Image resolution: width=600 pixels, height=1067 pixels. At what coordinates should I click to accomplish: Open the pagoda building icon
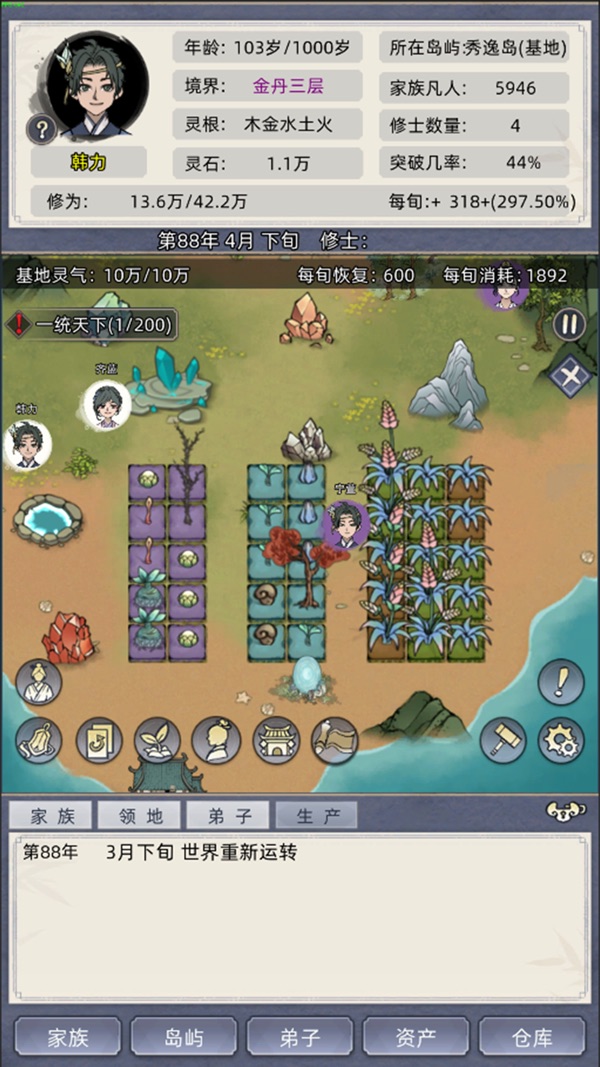click(276, 741)
